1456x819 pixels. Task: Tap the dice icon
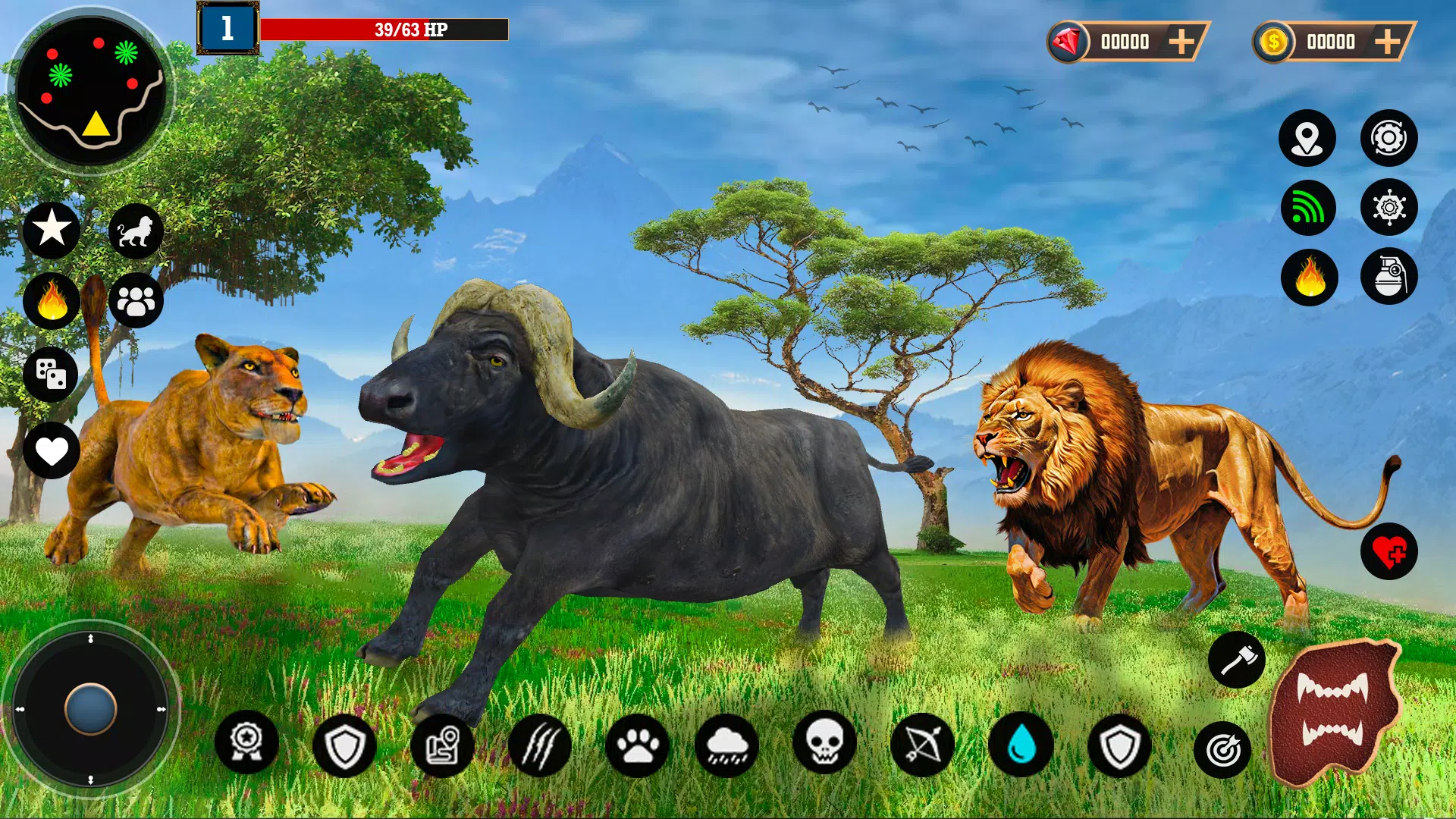coord(51,374)
